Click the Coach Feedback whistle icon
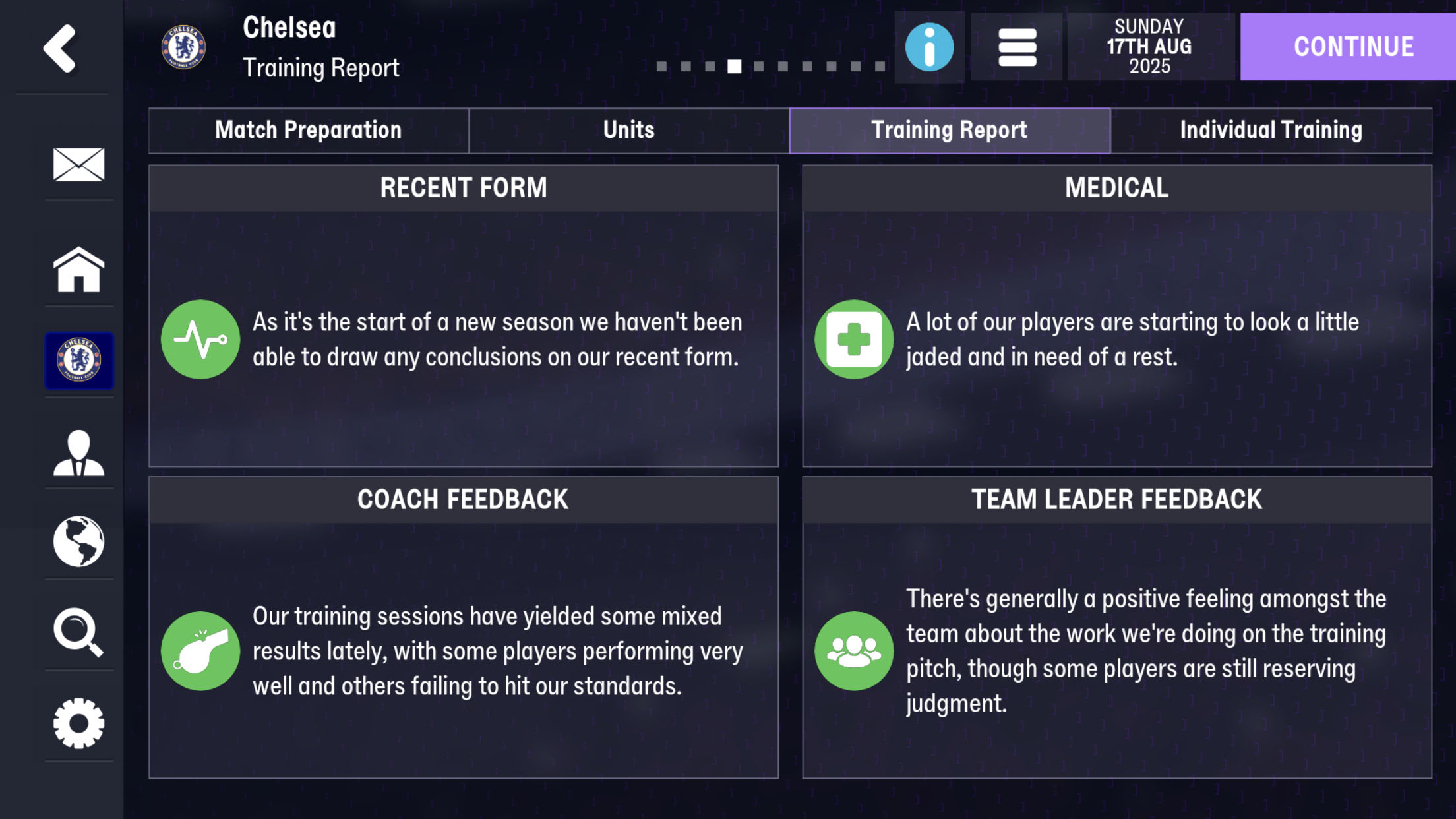This screenshot has height=819, width=1456. (200, 651)
